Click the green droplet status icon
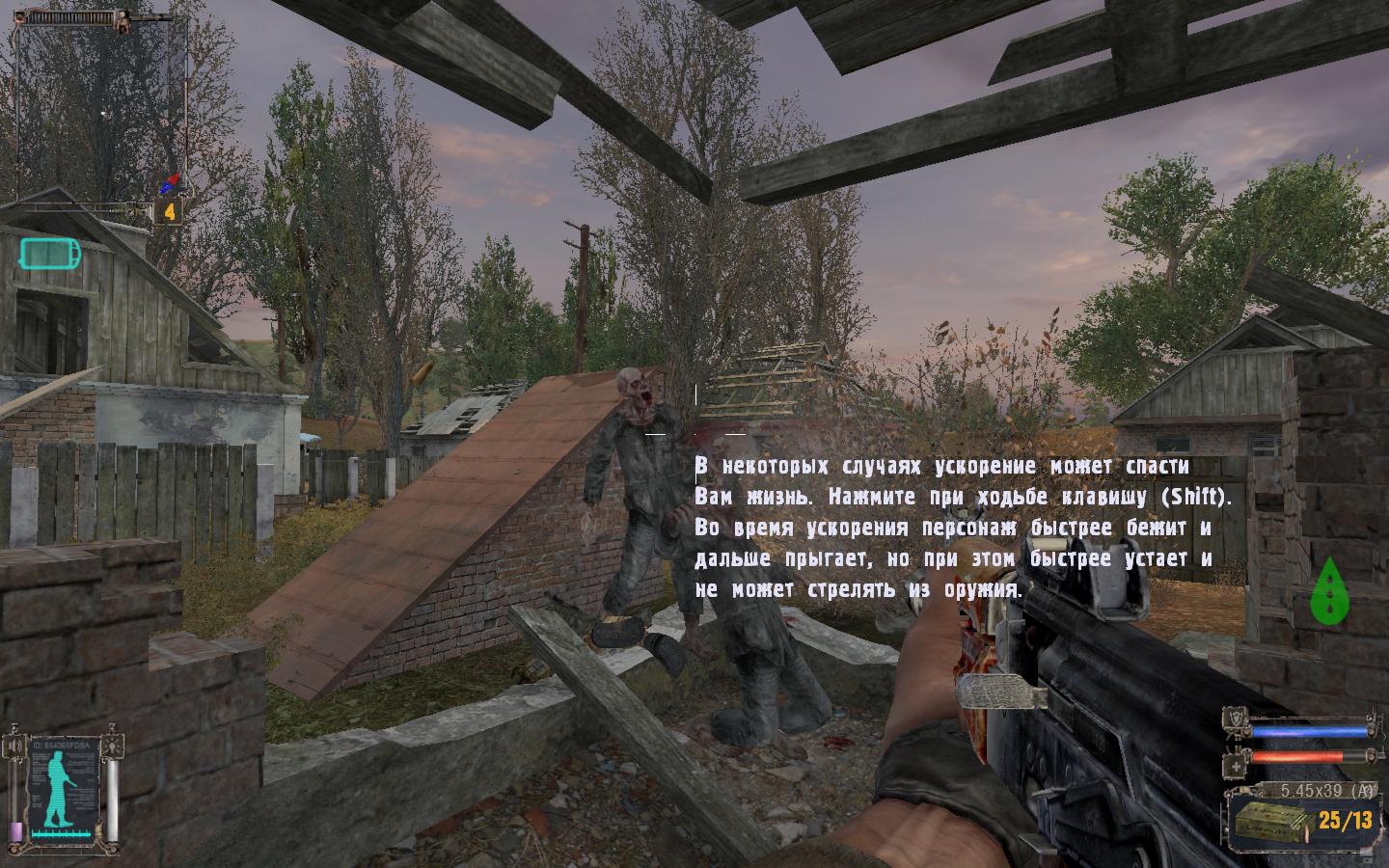 1329,589
